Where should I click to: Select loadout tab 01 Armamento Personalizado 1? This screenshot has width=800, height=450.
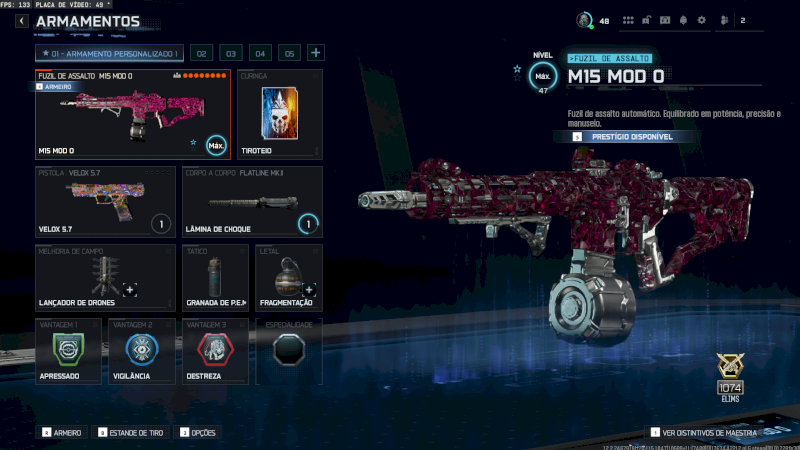click(x=110, y=53)
